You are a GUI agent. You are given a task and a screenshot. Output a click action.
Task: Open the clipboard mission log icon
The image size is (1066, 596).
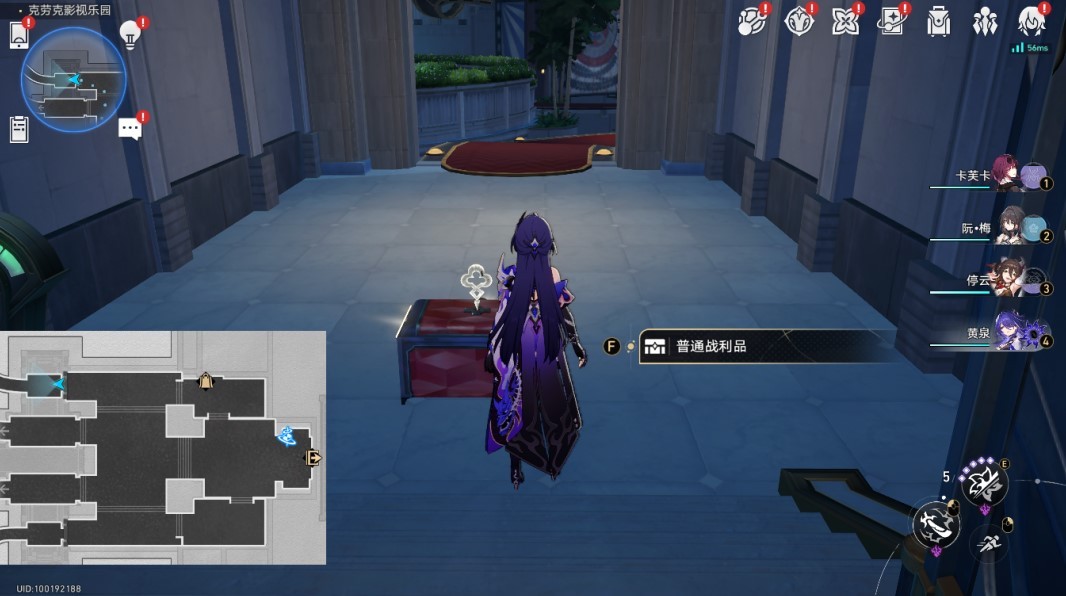[x=19, y=129]
